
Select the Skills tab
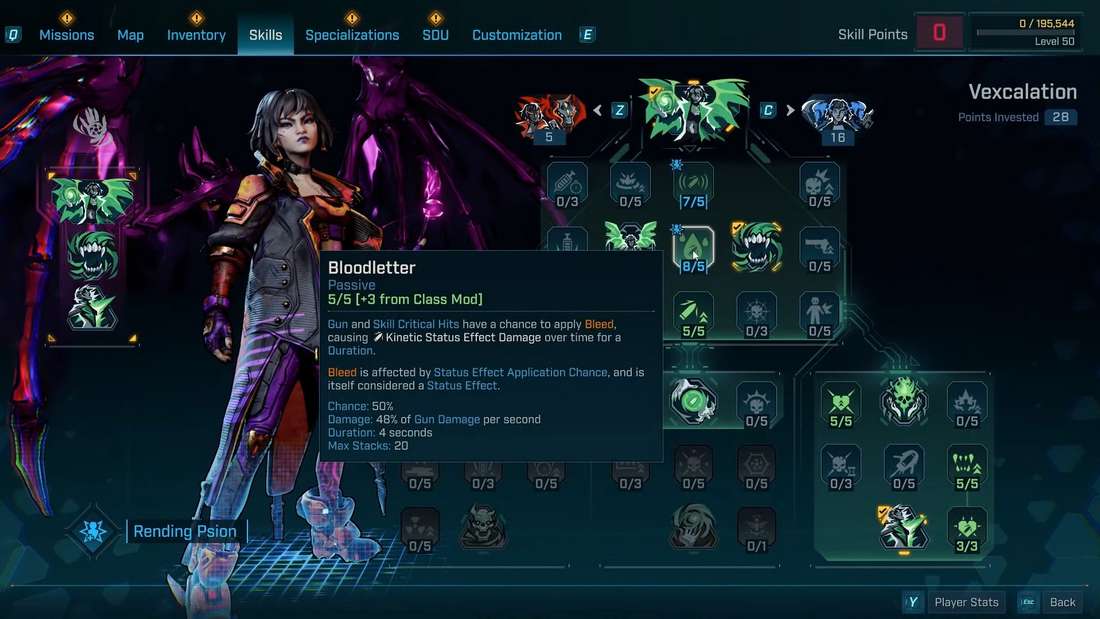(266, 35)
